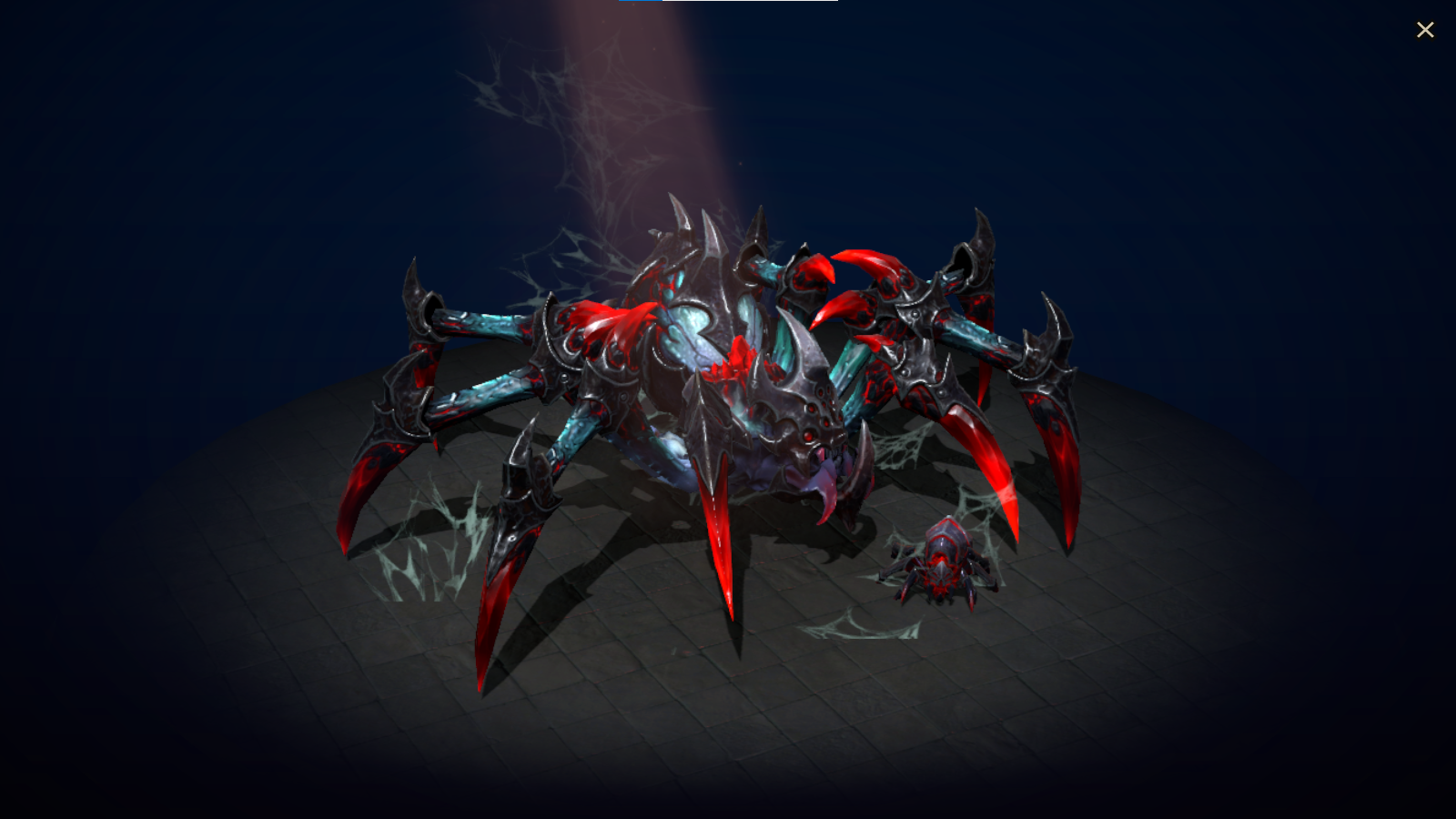Close the model preview window
1456x819 pixels.
pos(1425,29)
